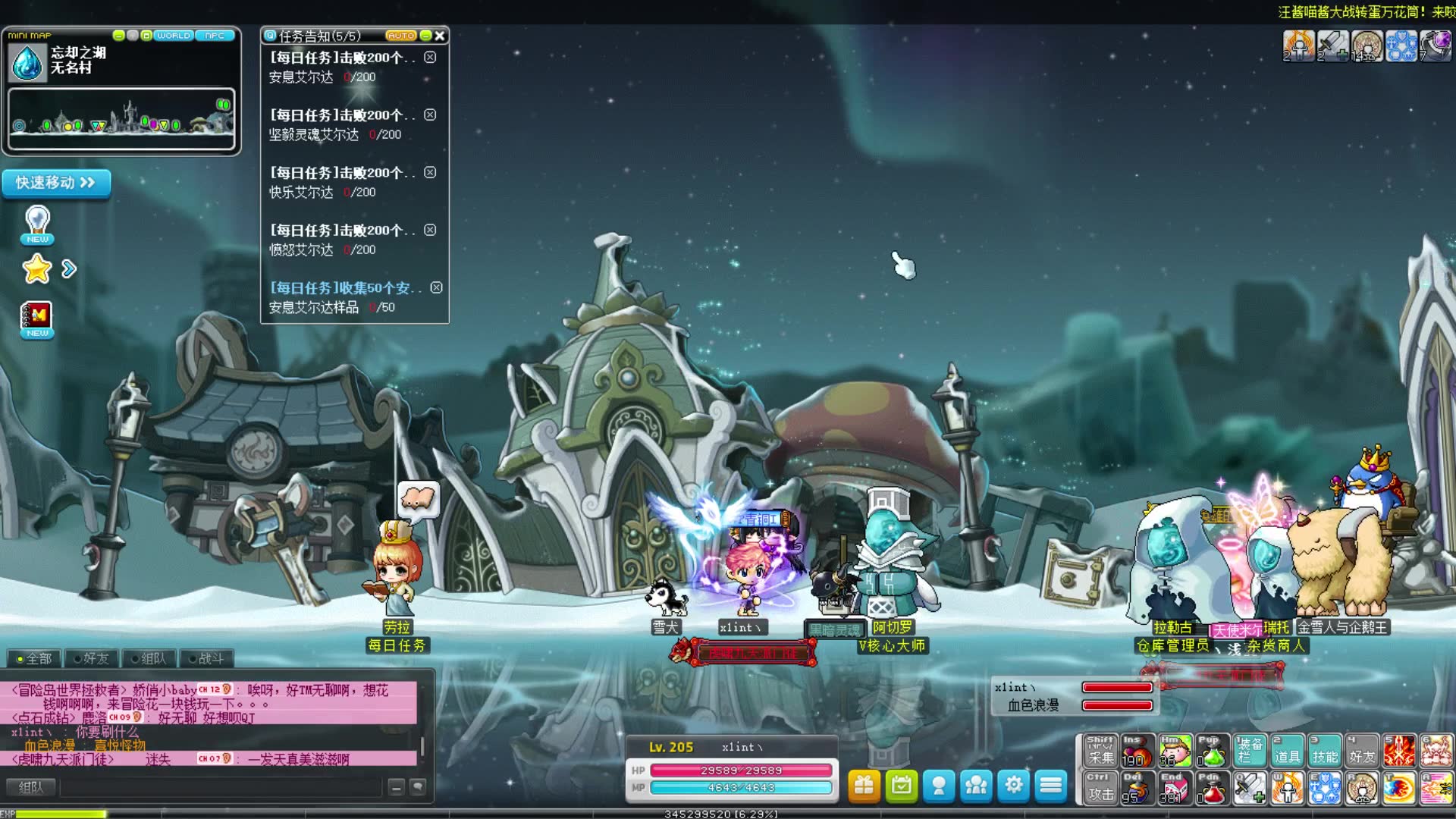Image resolution: width=1456 pixels, height=819 pixels.
Task: Open the 装备栏 equipment shortcut
Action: (x=1249, y=751)
